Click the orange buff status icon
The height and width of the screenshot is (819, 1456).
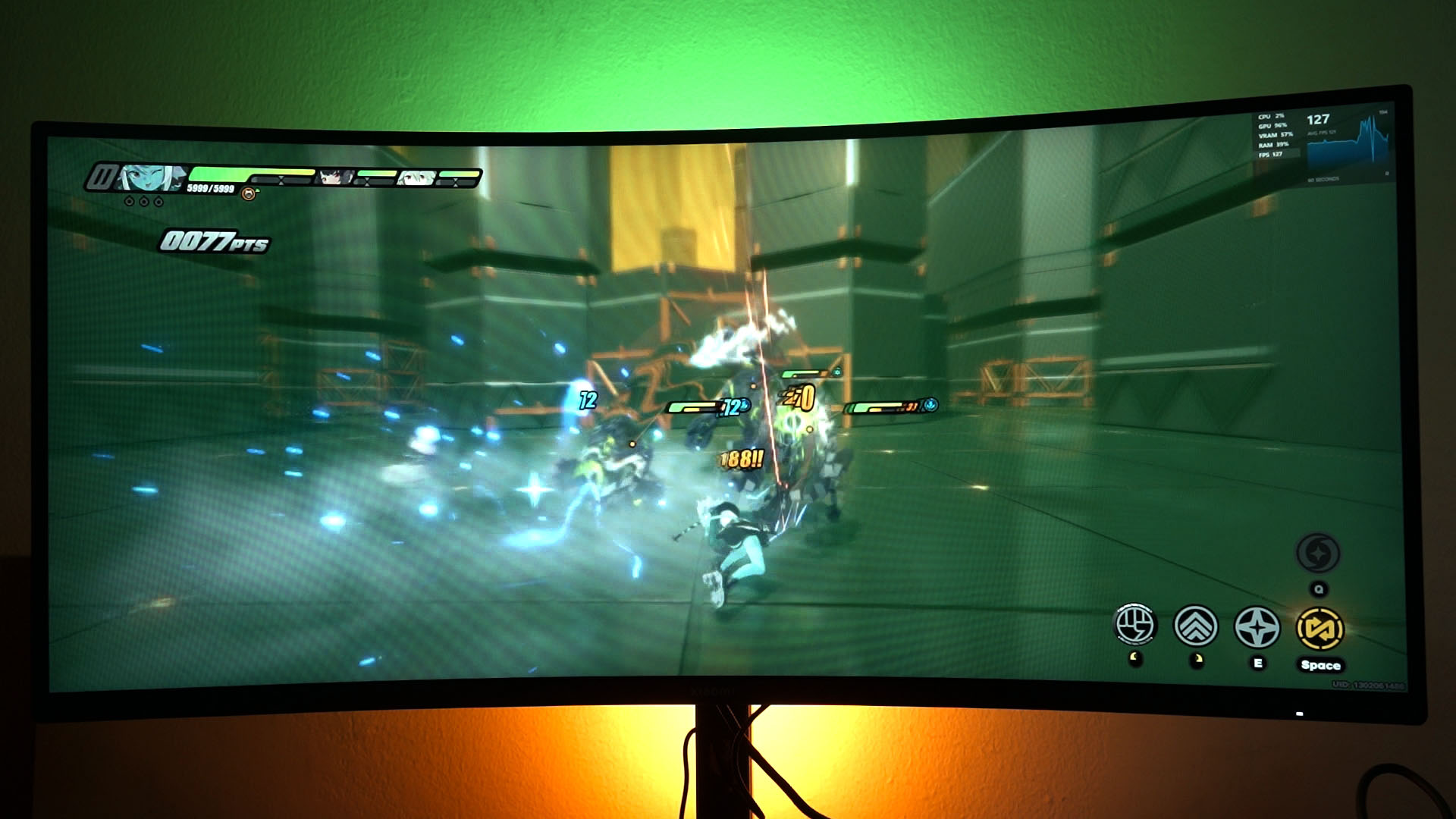(248, 194)
